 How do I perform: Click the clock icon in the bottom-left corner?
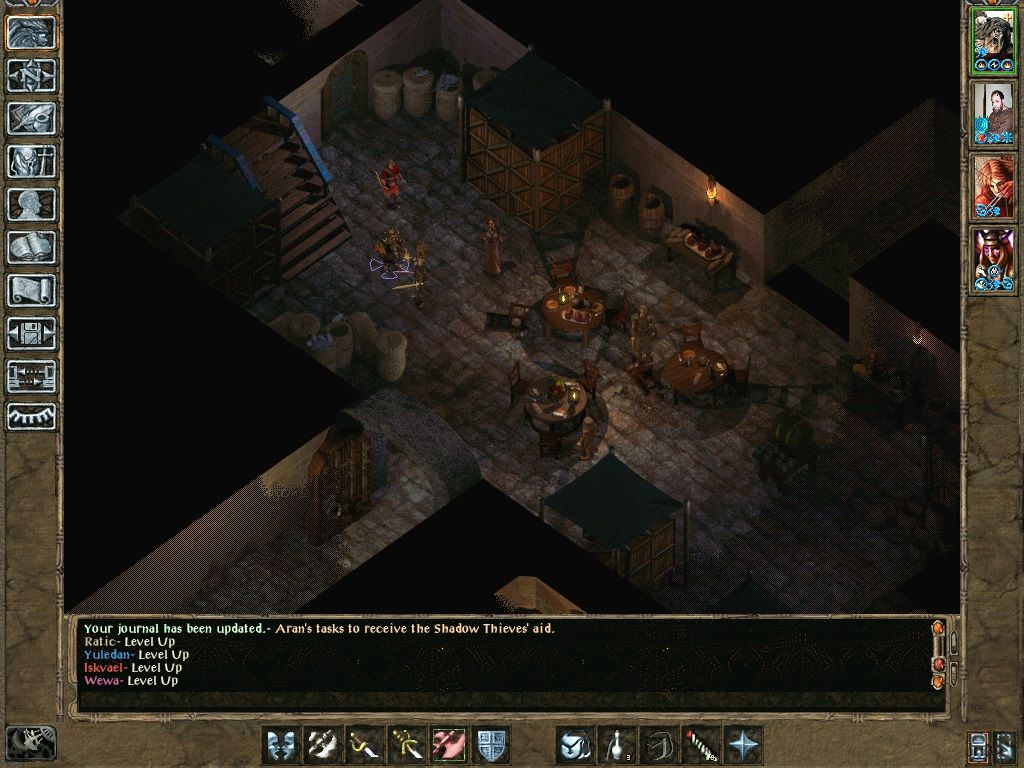[30, 743]
